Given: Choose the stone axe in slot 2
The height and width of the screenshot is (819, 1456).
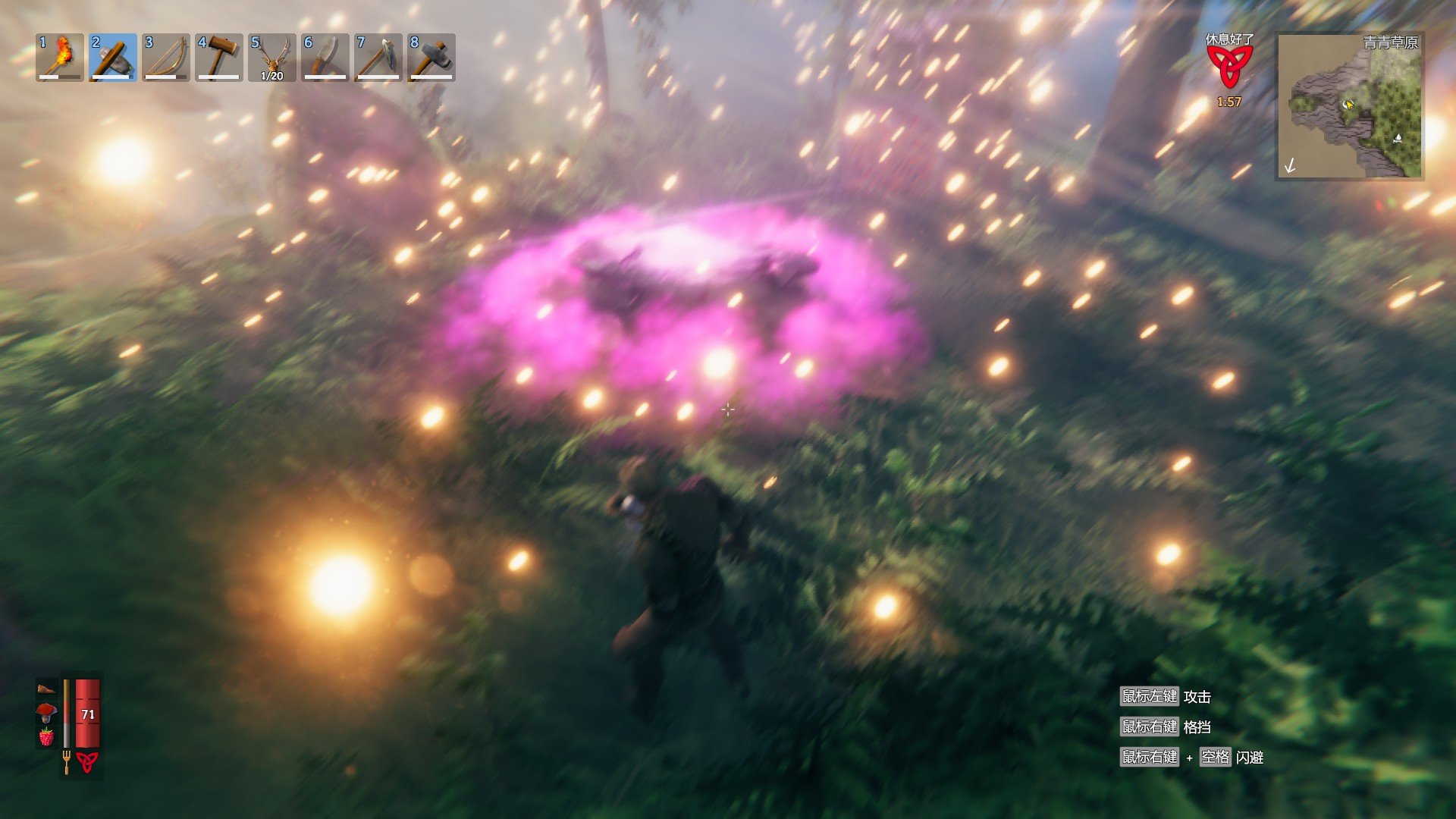Looking at the screenshot, I should (113, 57).
